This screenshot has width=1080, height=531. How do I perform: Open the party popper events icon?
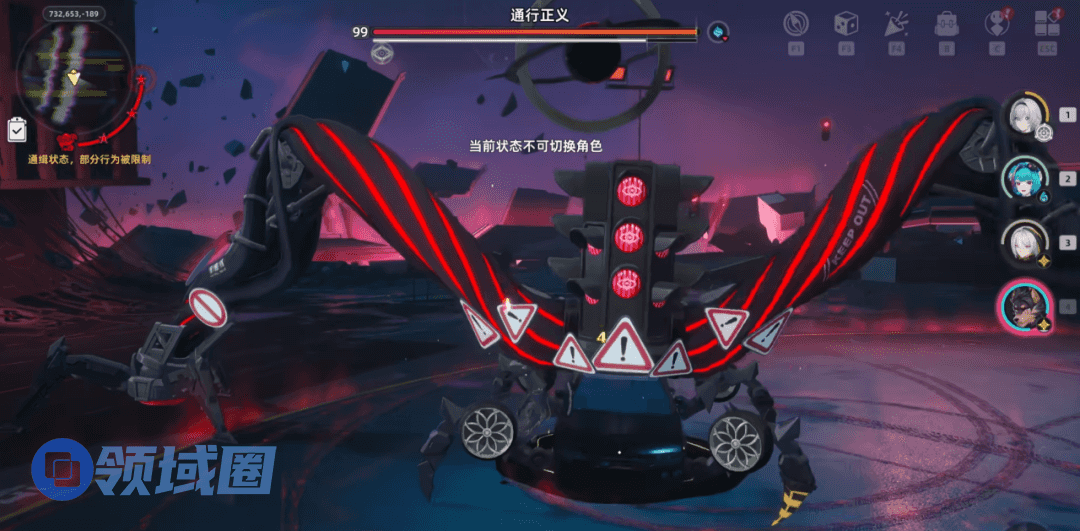point(896,24)
